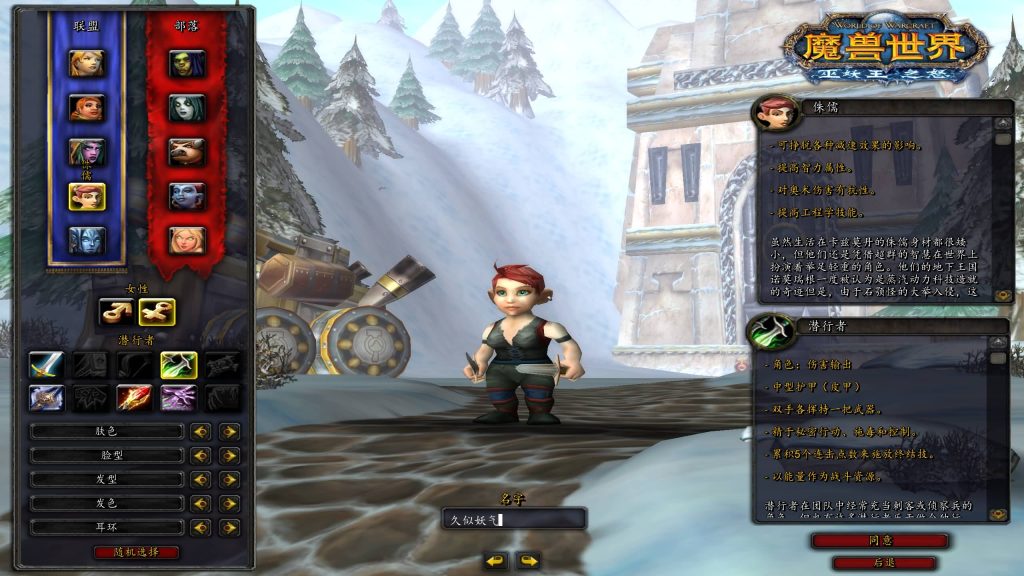Select the Draenei race portrait
This screenshot has width=1024, height=576.
(86, 240)
